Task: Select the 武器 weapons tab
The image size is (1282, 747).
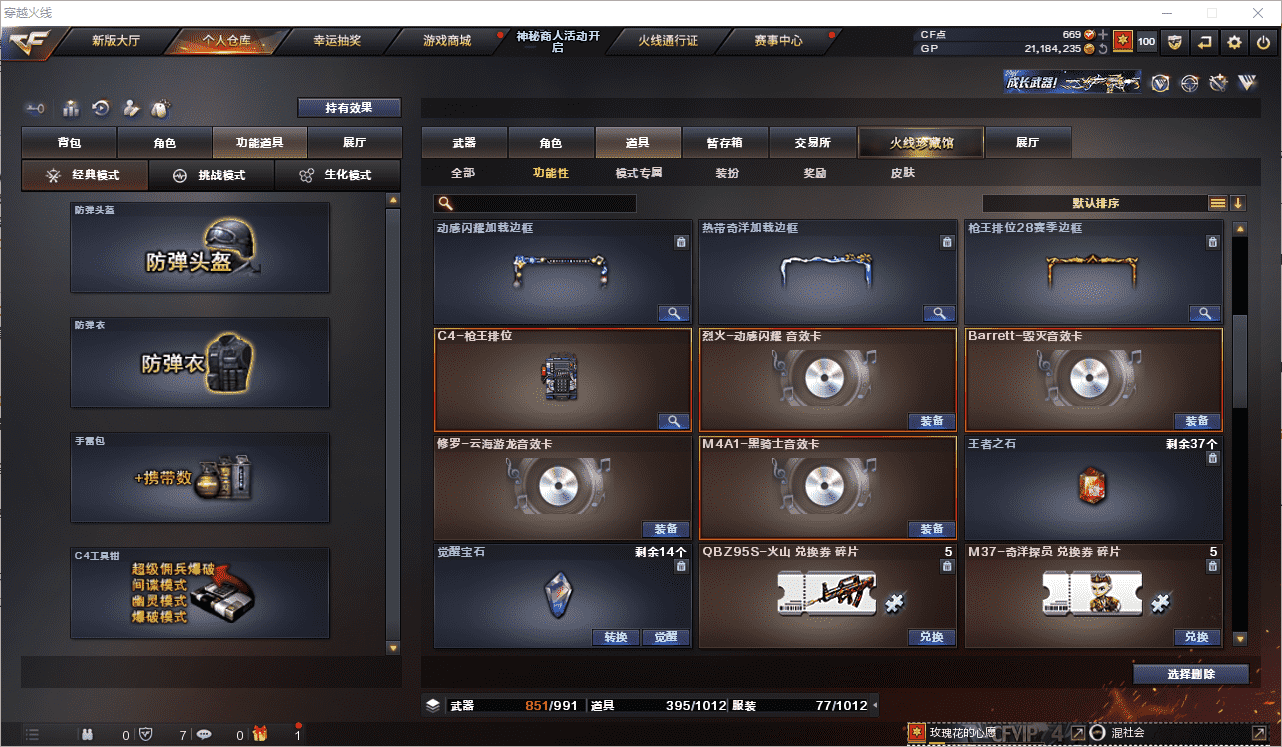Action: [464, 143]
